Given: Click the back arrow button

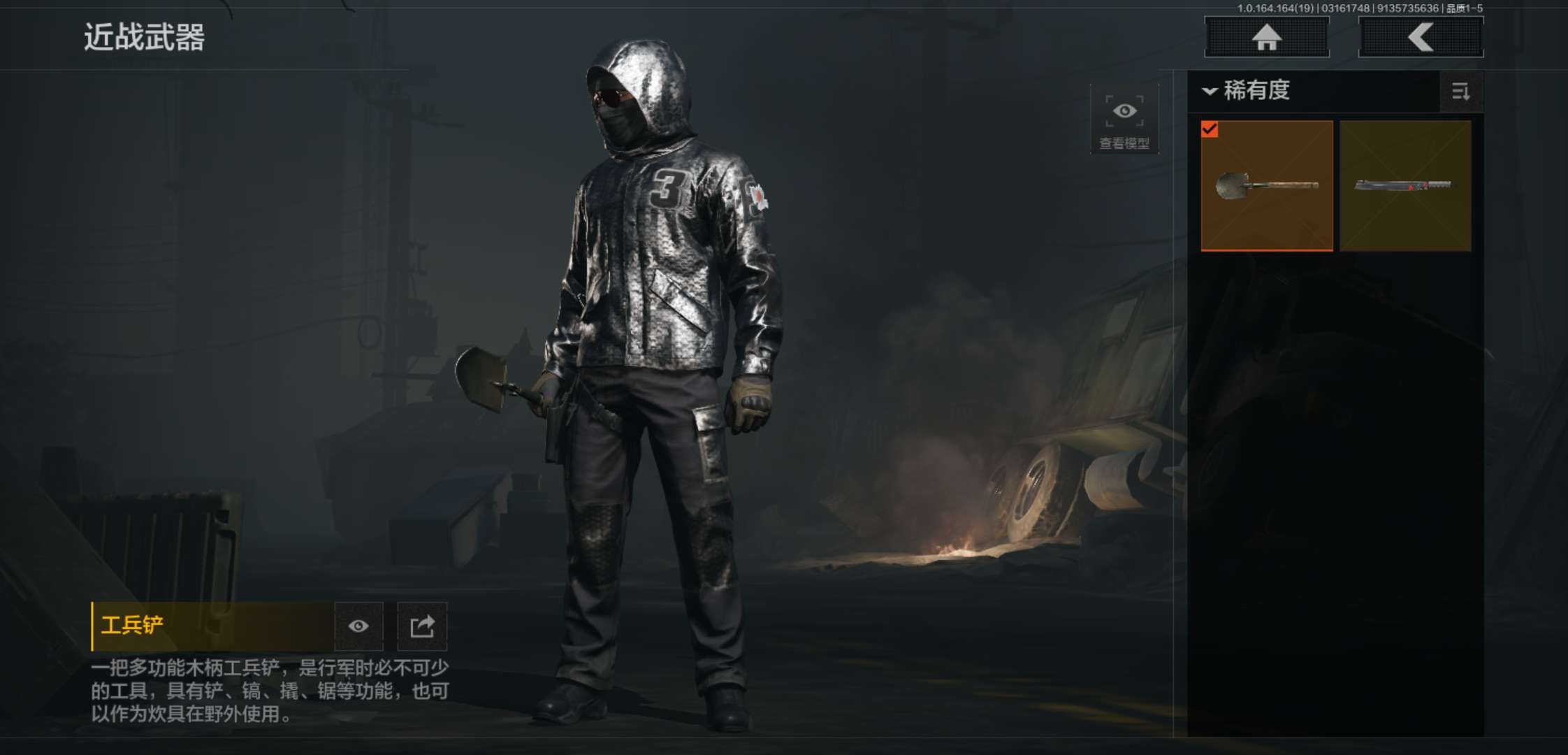Looking at the screenshot, I should pyautogui.click(x=1421, y=37).
